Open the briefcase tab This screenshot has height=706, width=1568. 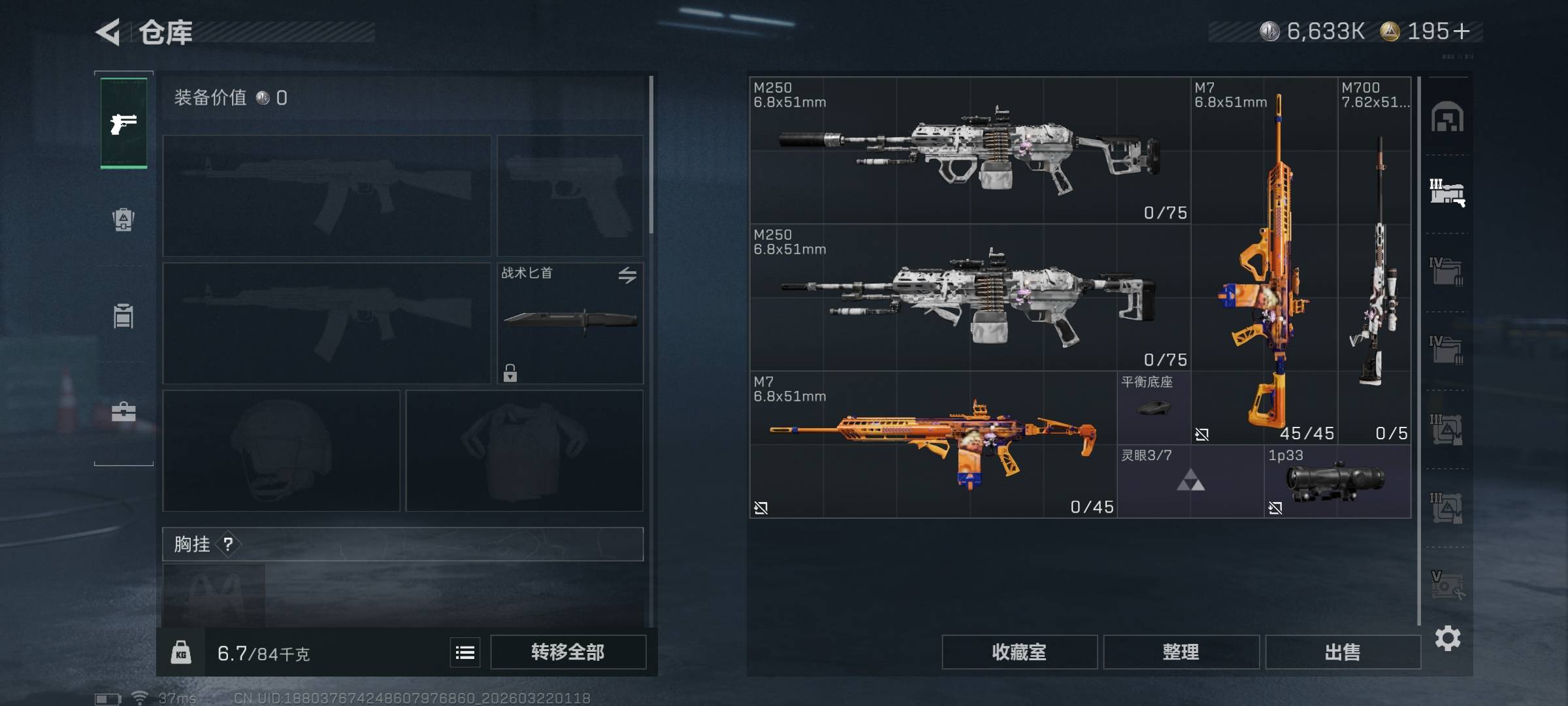(123, 412)
